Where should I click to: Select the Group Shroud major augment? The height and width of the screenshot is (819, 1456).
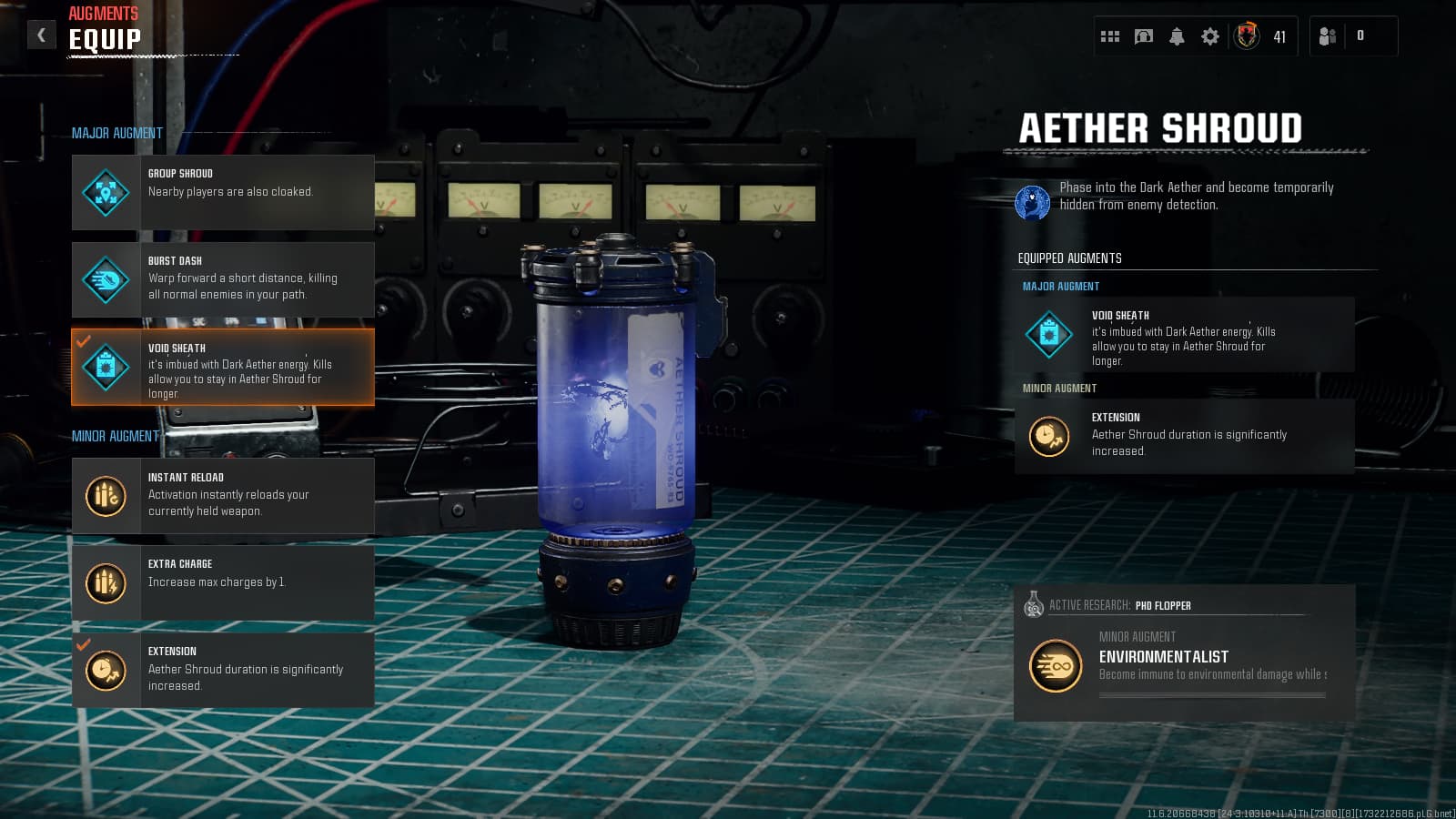(223, 192)
